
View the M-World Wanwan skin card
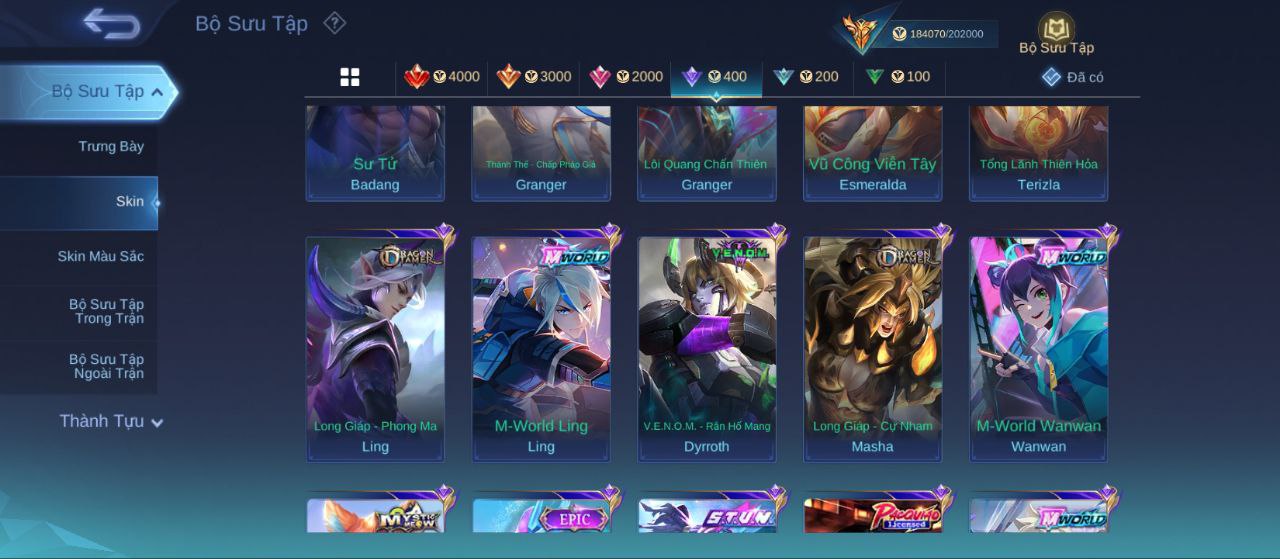(x=1039, y=348)
